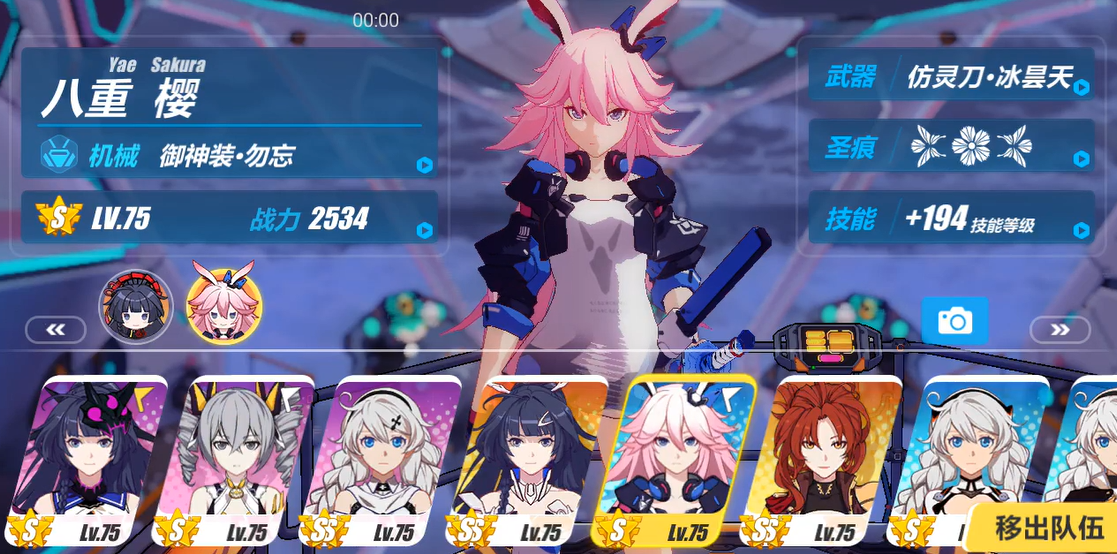
Task: Select the pink-haired chibi team slot
Action: click(224, 304)
